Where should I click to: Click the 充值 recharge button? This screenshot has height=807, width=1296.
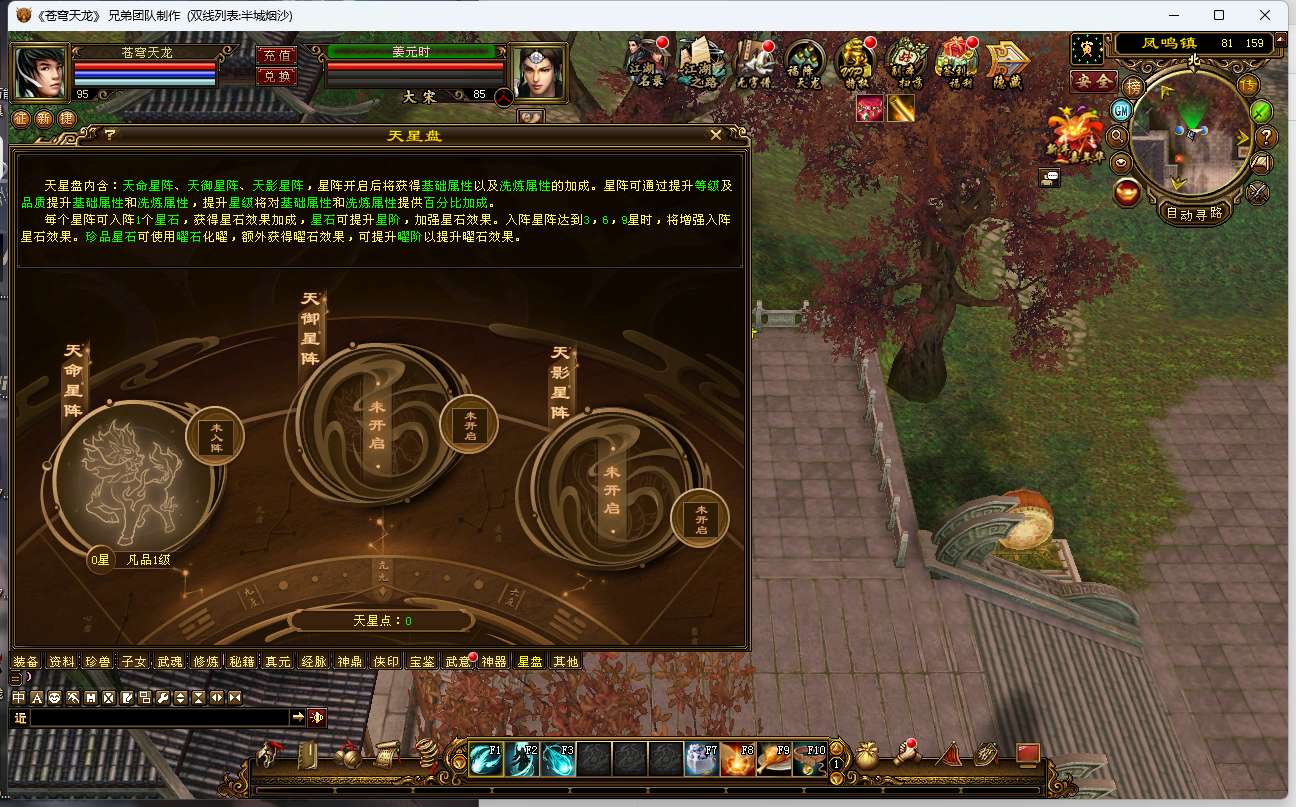(x=276, y=55)
